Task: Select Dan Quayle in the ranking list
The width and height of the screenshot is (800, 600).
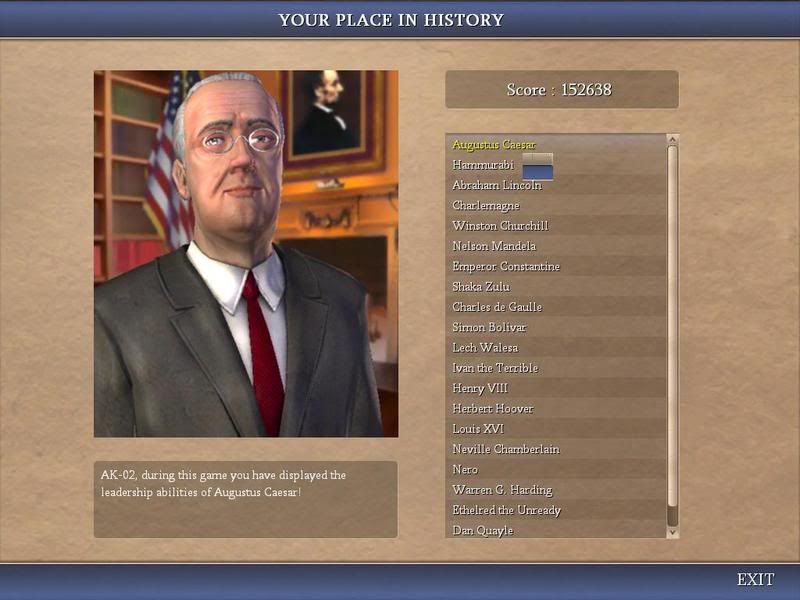Action: click(482, 530)
